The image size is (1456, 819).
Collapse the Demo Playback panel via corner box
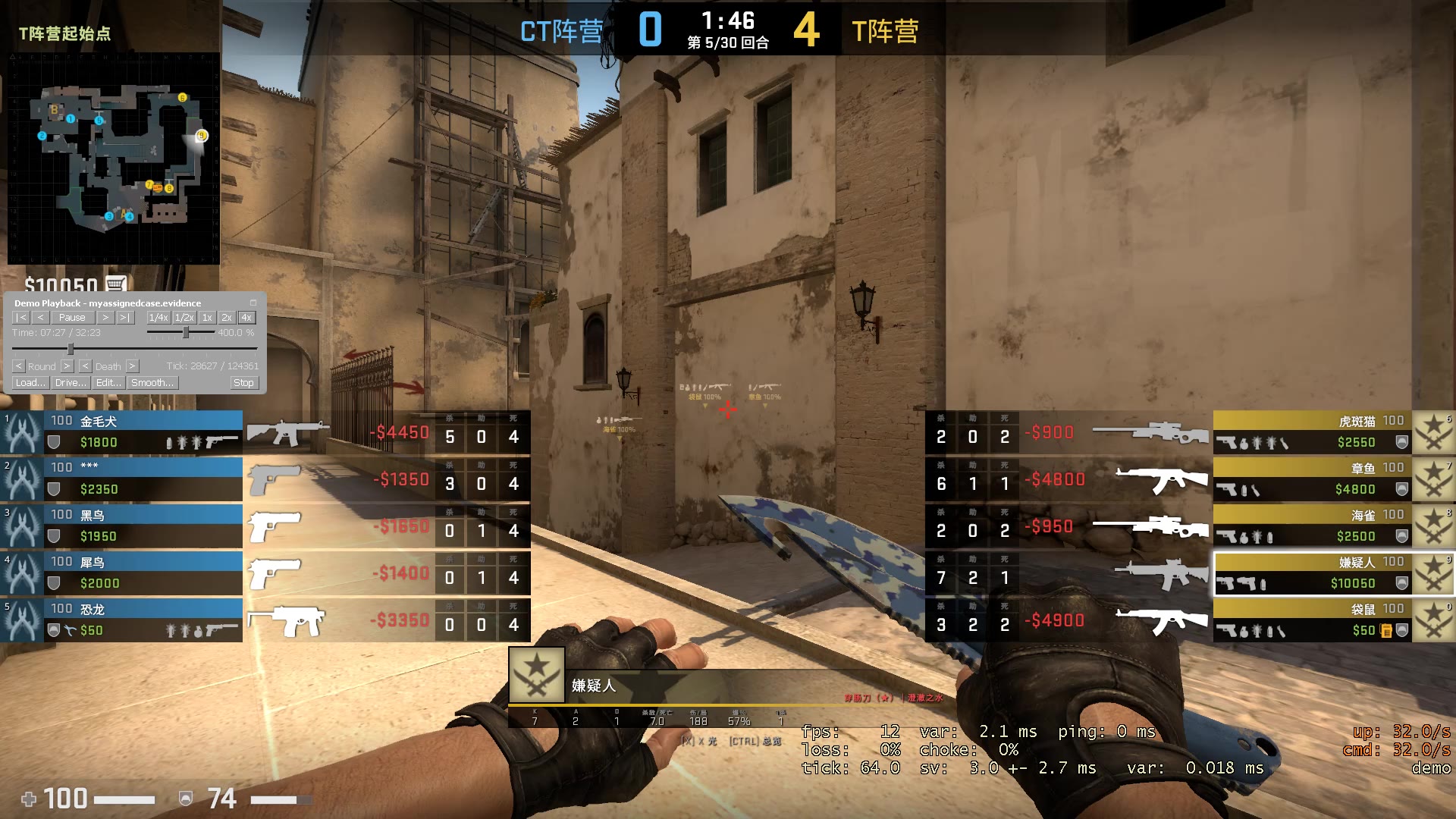click(253, 302)
